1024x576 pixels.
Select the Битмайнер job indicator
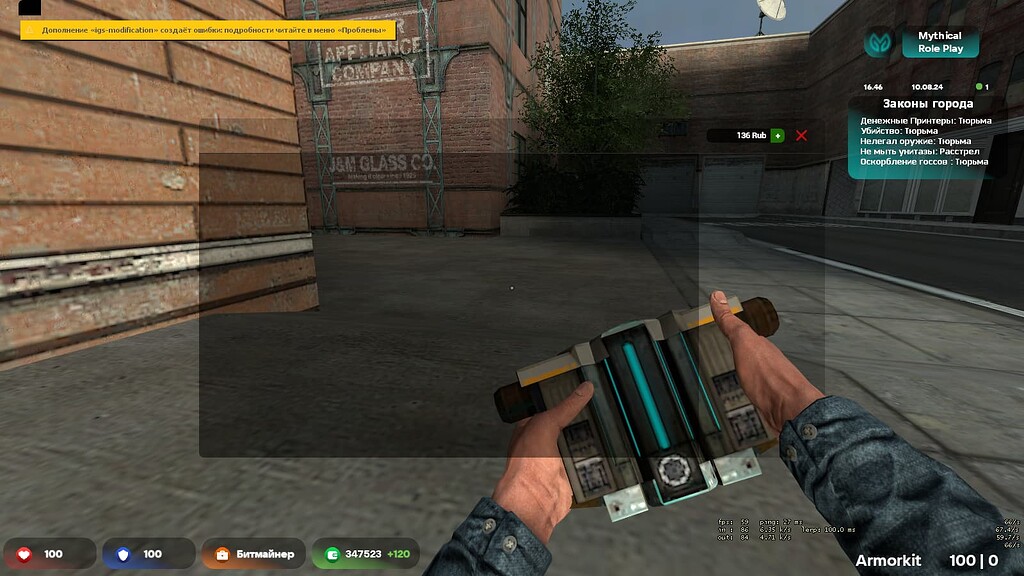[x=254, y=553]
